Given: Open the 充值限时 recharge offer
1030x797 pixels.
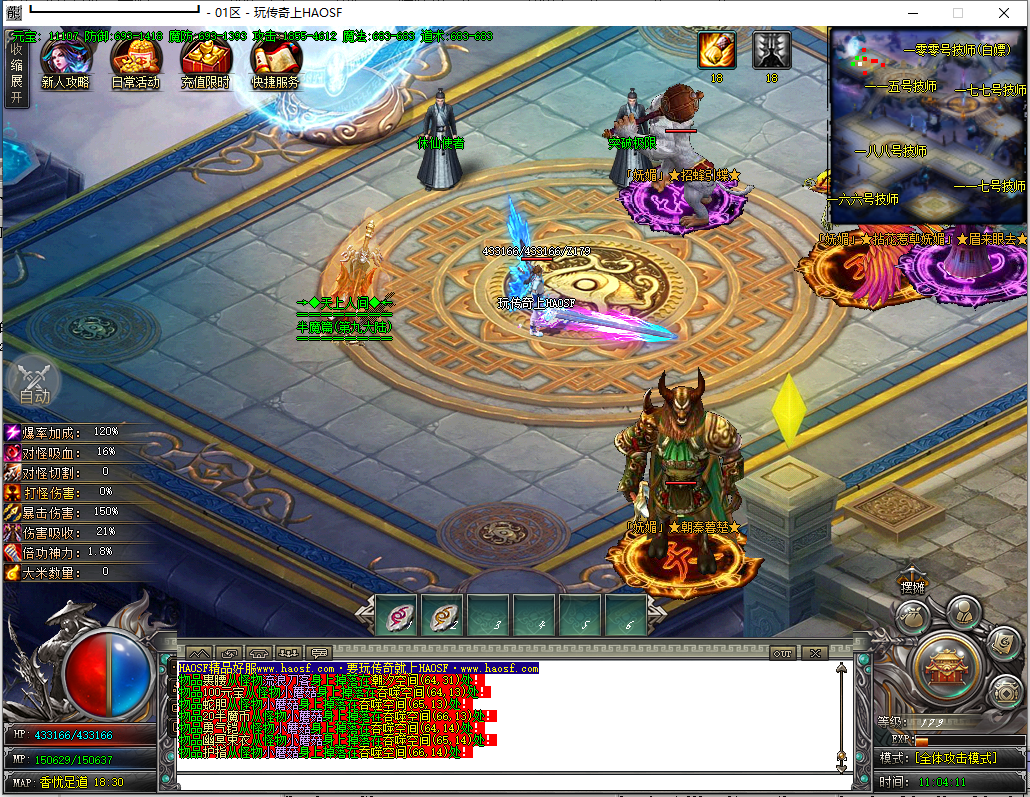Looking at the screenshot, I should click(205, 64).
